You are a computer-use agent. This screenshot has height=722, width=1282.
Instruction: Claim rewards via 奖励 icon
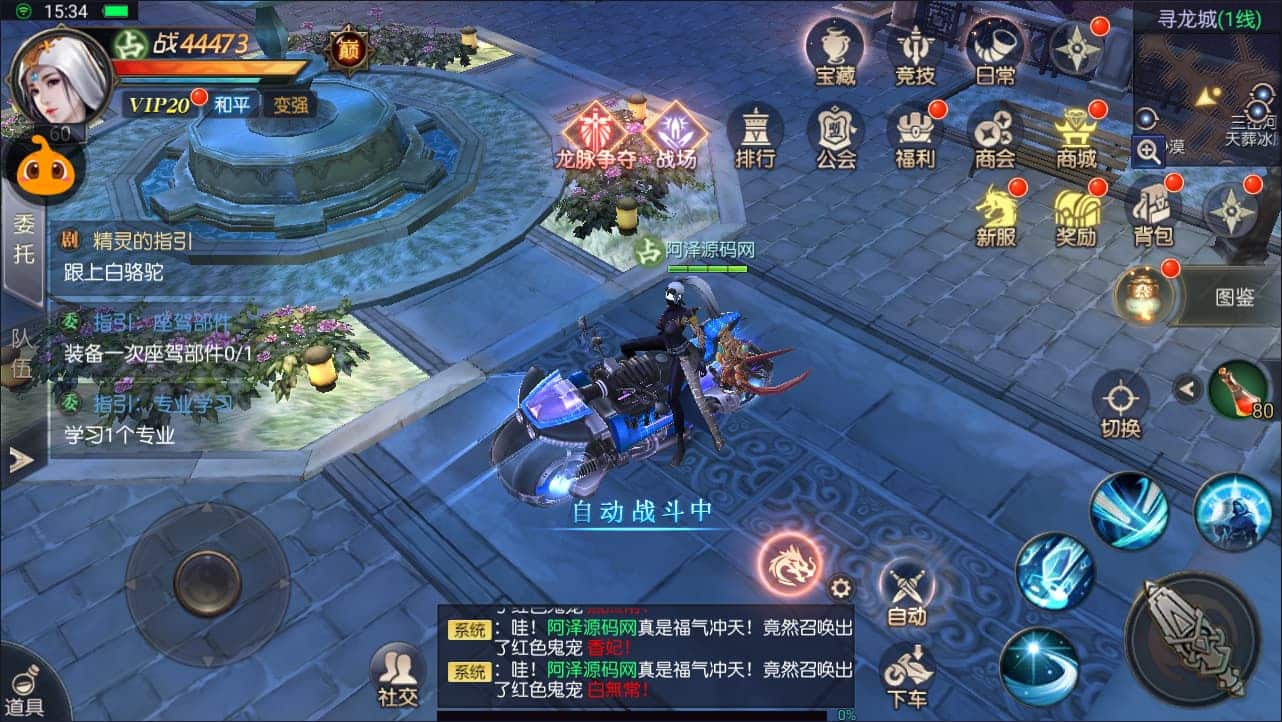pos(1076,213)
